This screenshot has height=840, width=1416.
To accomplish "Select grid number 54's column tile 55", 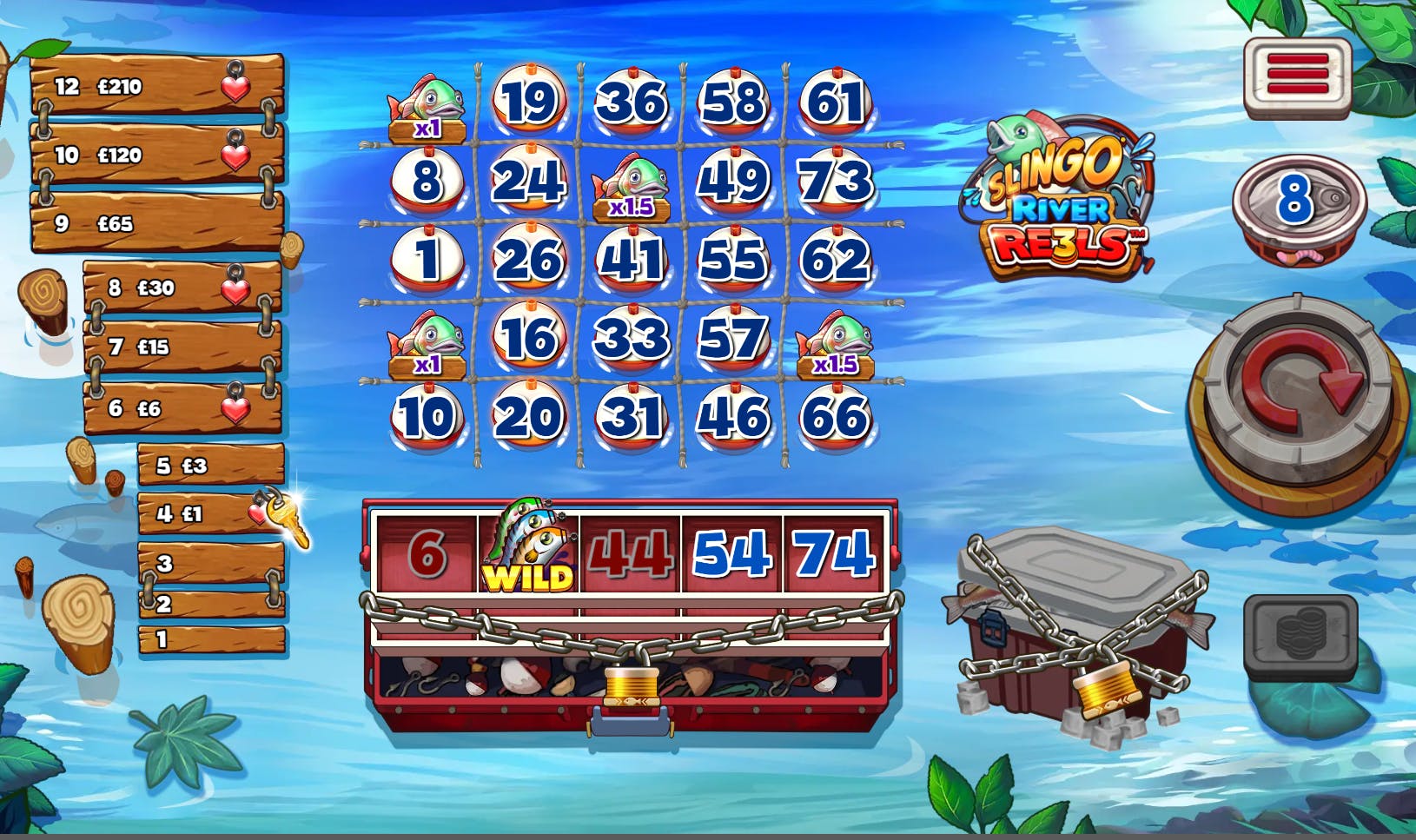I will 733,260.
